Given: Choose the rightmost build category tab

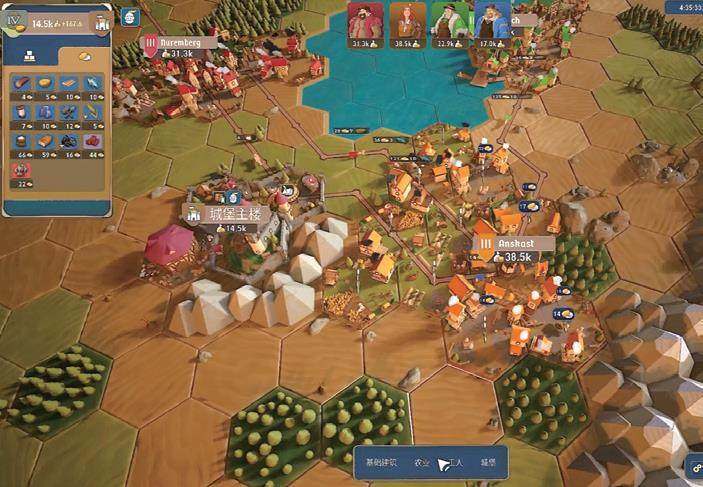Looking at the screenshot, I should tap(488, 463).
